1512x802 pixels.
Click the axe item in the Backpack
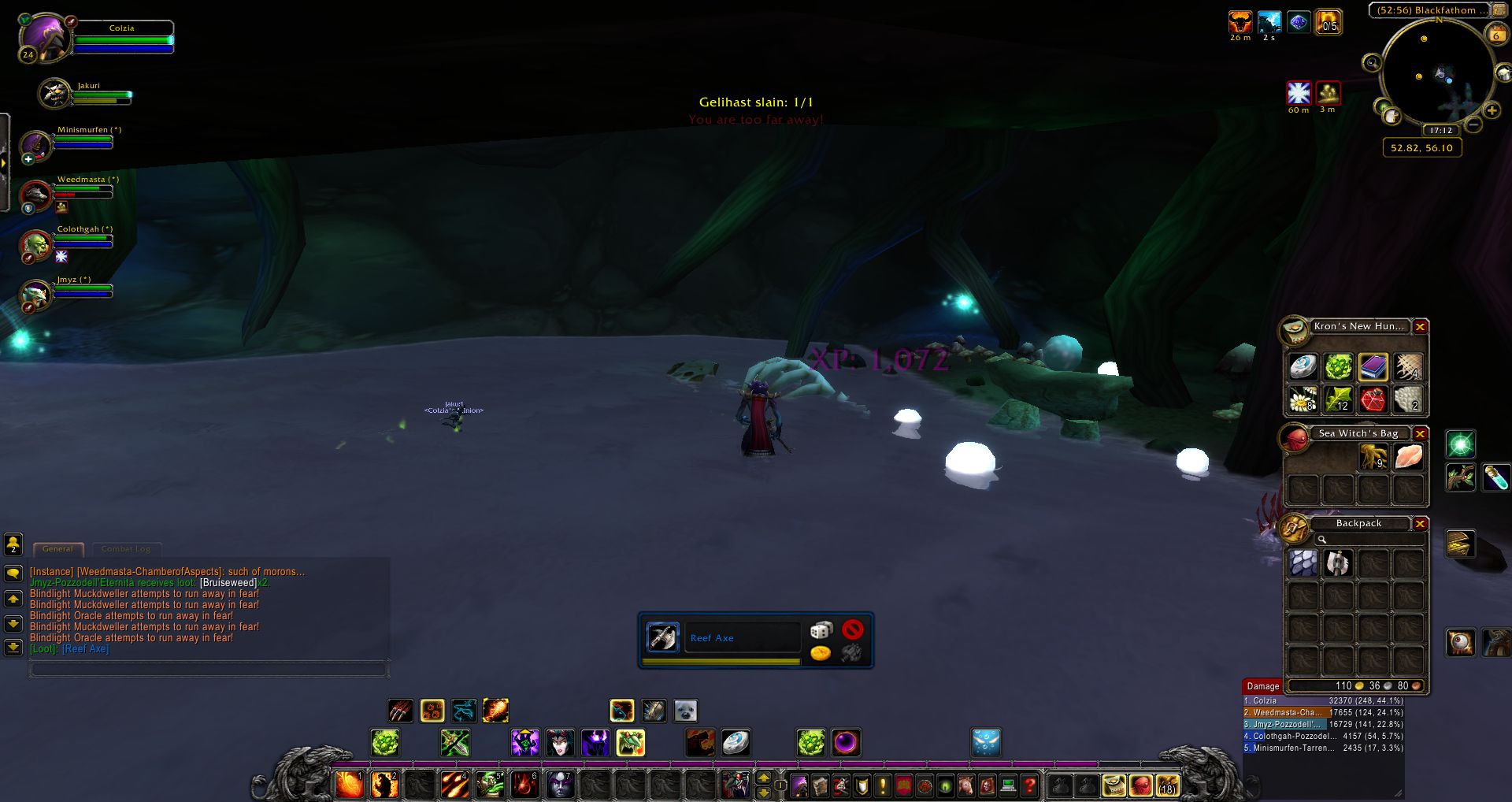(x=1337, y=563)
